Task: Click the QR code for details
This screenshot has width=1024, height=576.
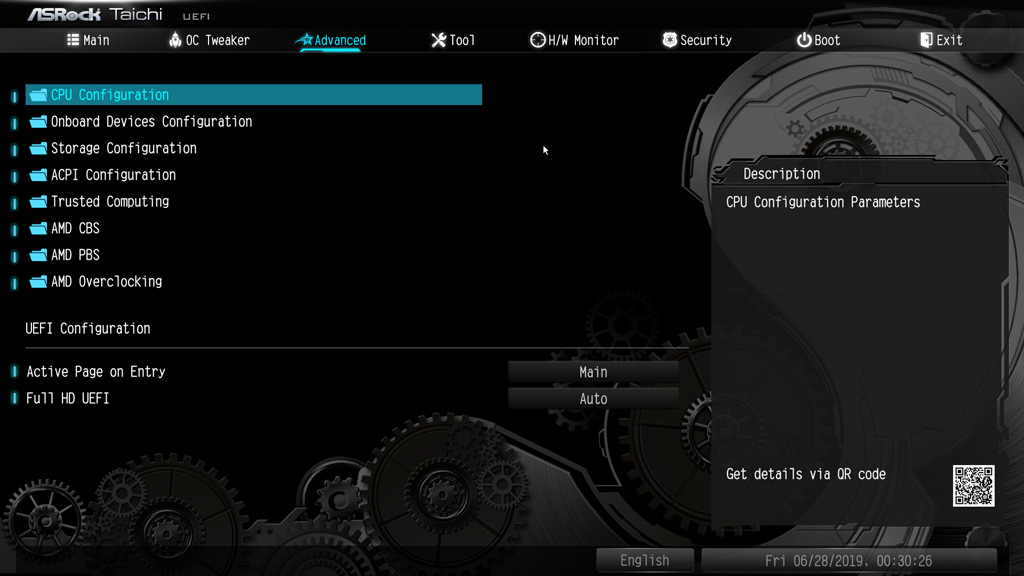Action: (x=973, y=486)
